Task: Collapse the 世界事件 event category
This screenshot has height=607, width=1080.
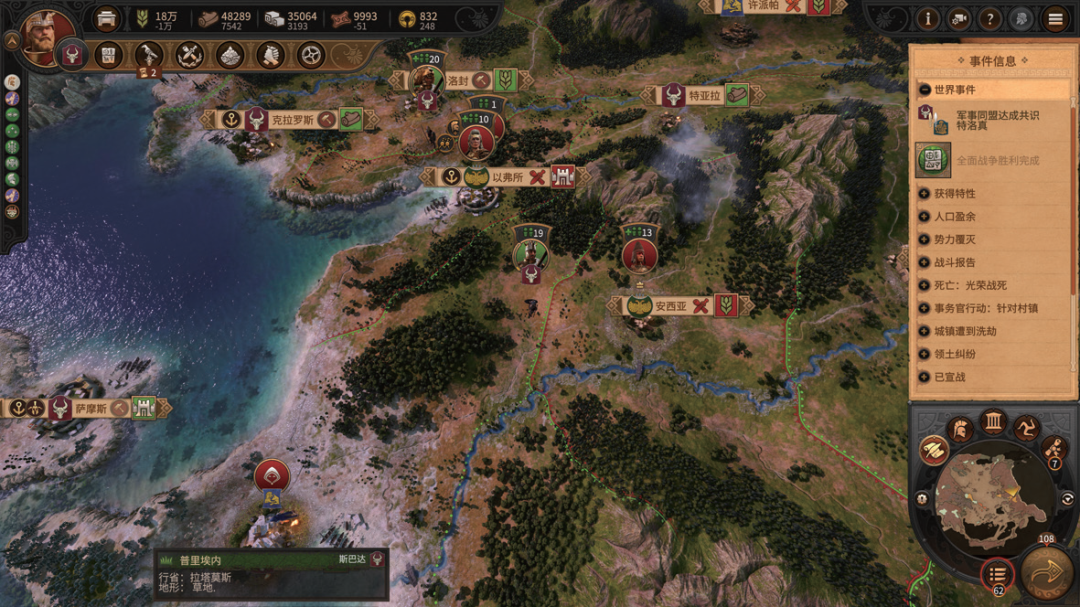Action: (x=925, y=90)
